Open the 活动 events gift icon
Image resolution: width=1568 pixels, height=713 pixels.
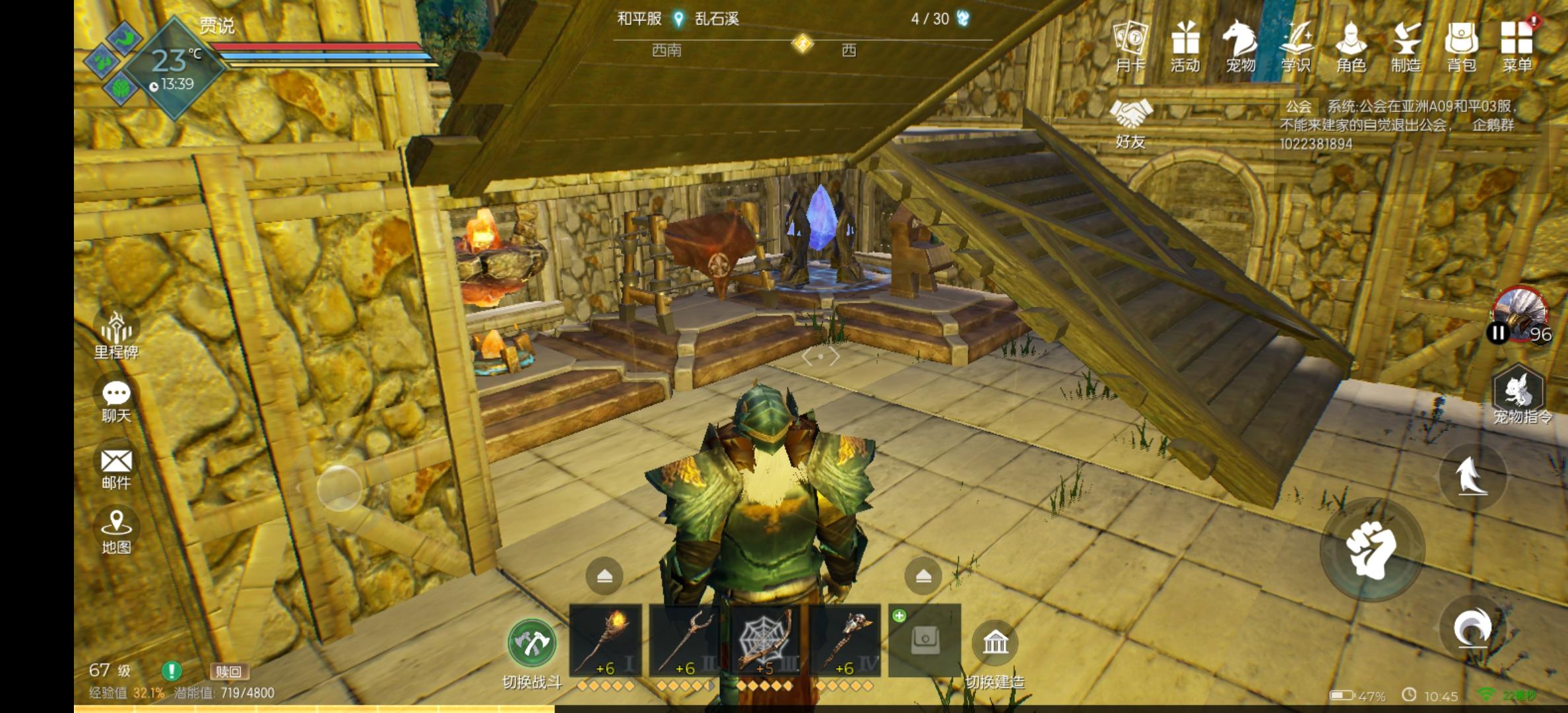tap(1185, 45)
